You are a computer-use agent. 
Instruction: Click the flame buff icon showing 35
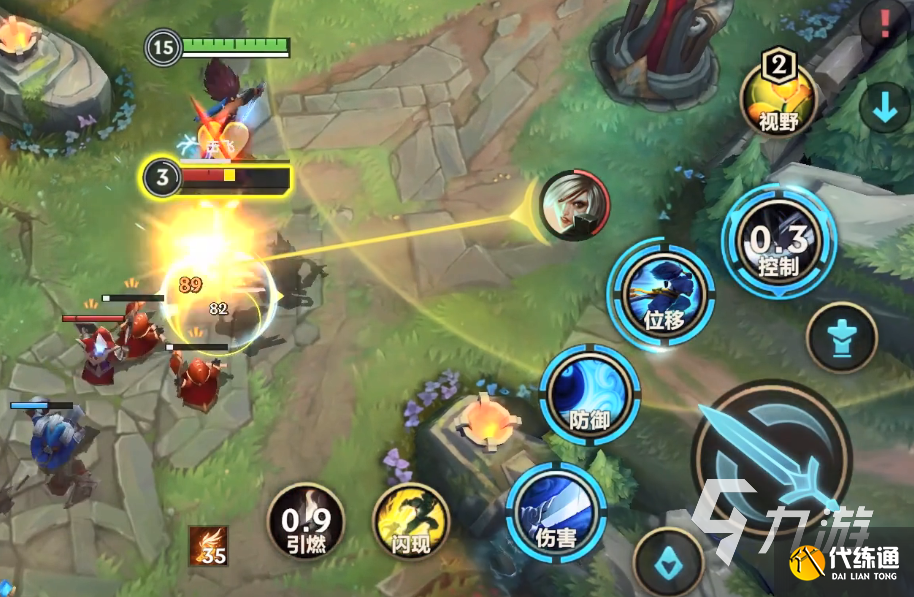point(209,546)
